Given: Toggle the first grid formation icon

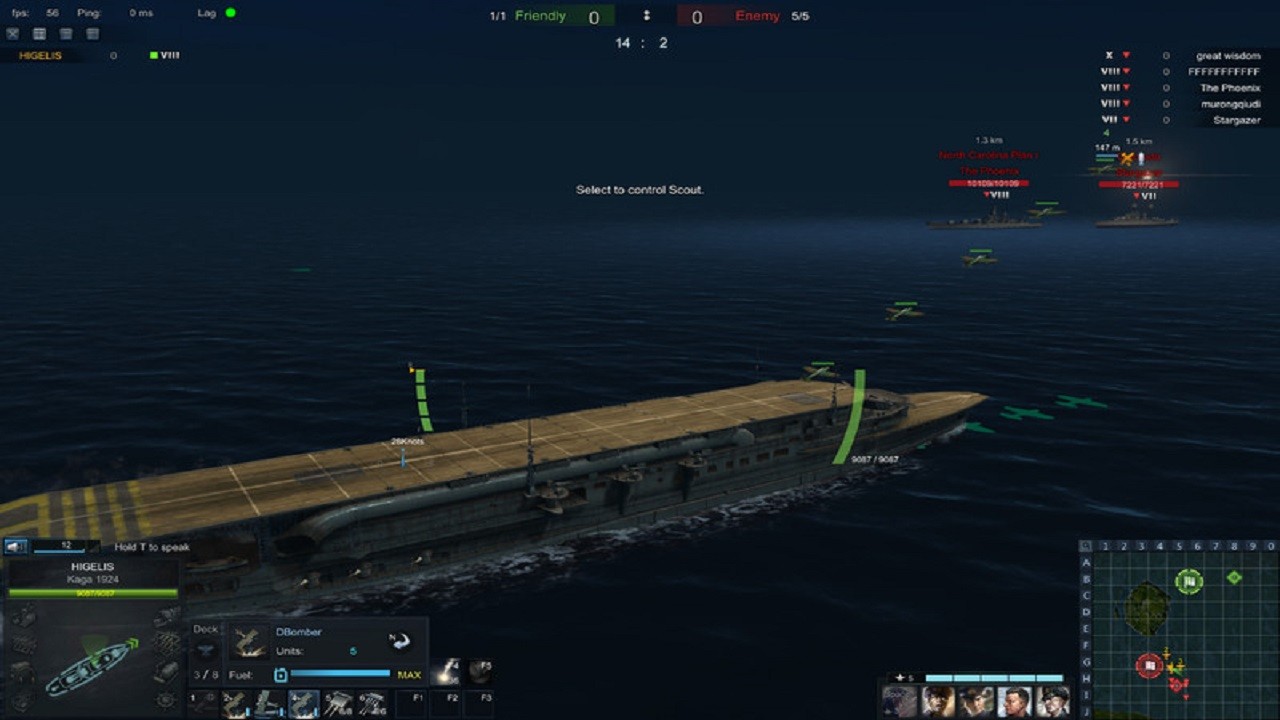Looking at the screenshot, I should (x=38, y=33).
